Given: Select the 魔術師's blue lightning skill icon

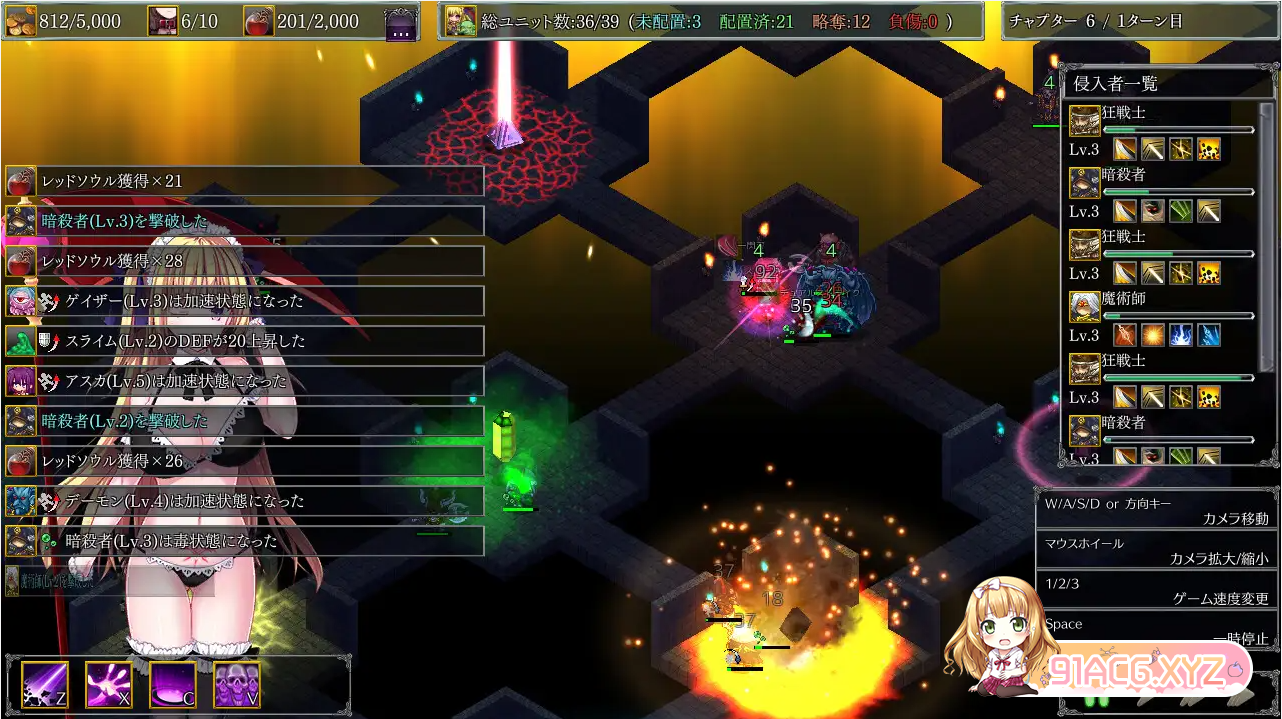Looking at the screenshot, I should click(x=1181, y=335).
